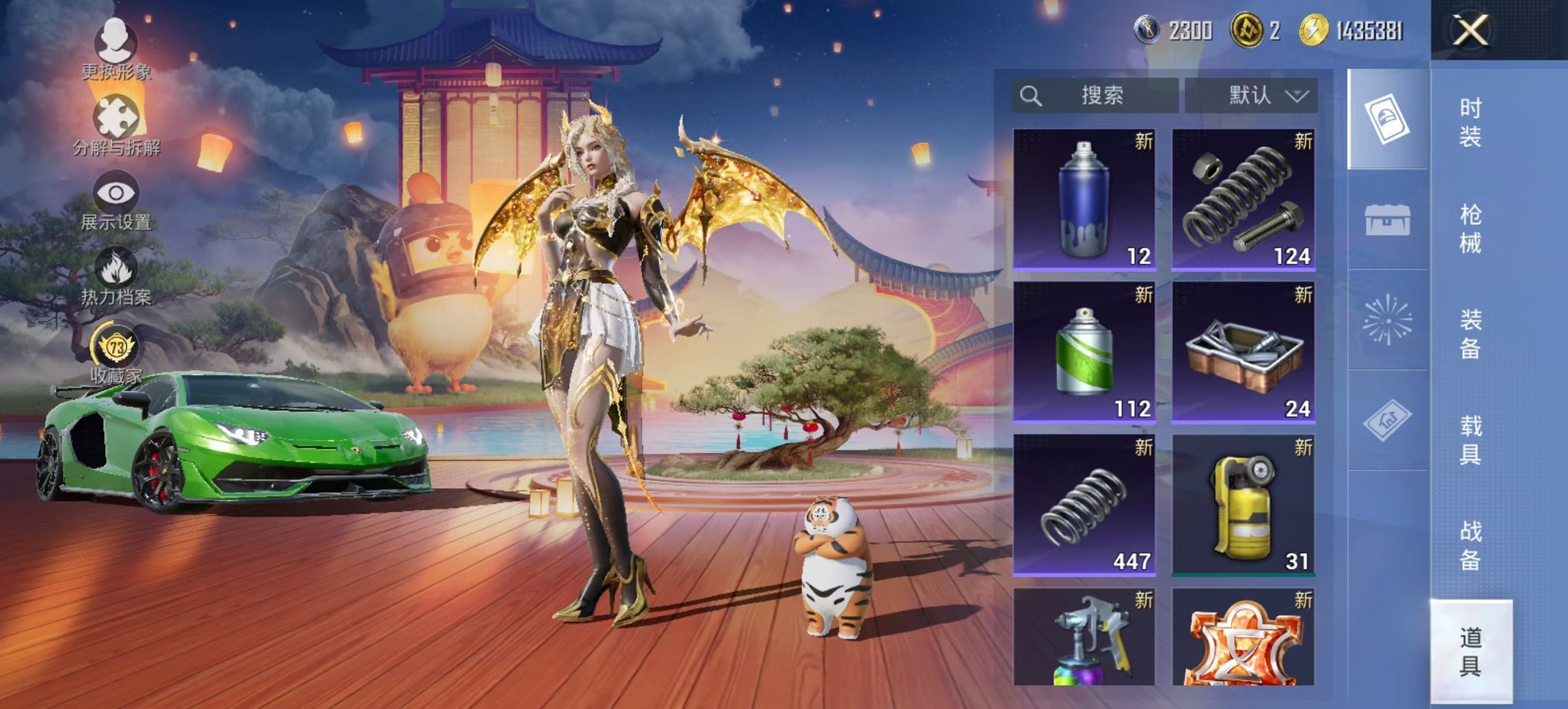
Task: Select the yellow gas canister item
Action: pyautogui.click(x=1243, y=505)
